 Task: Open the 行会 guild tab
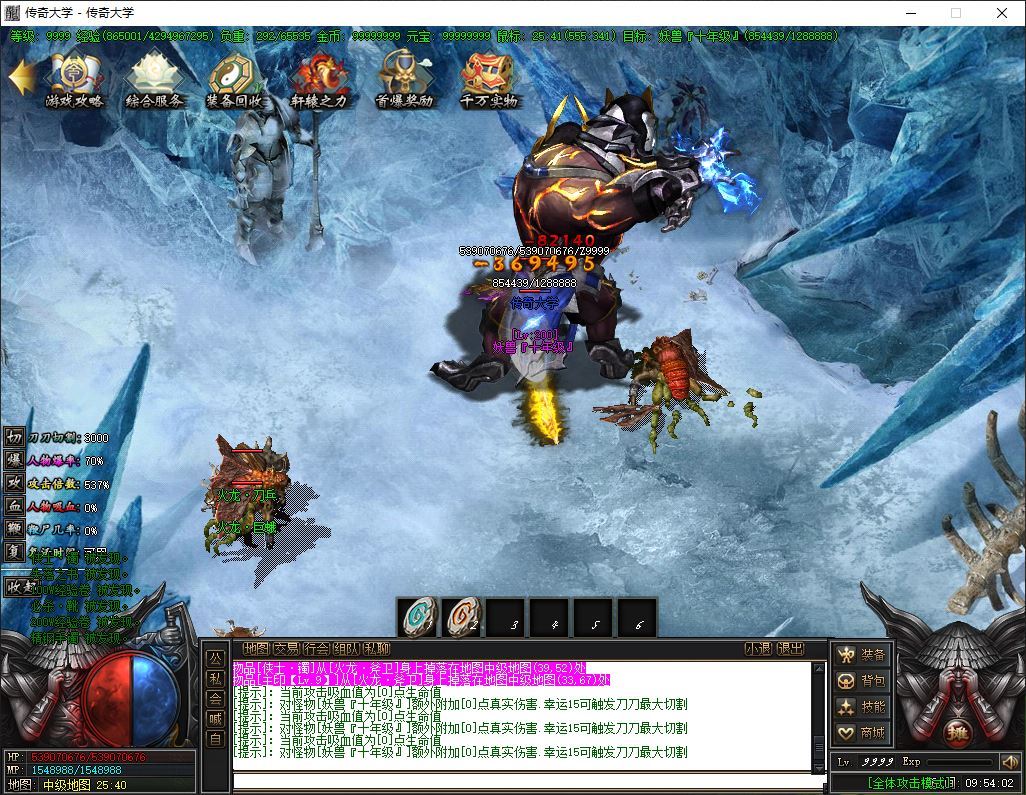(316, 648)
